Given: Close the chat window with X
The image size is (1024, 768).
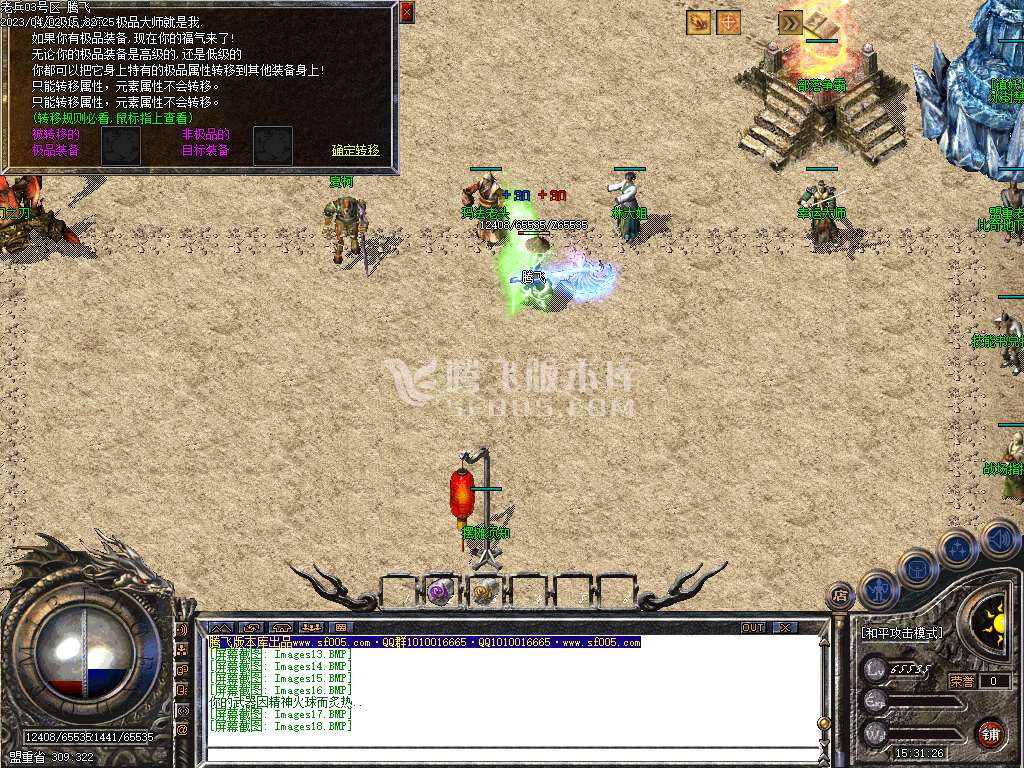Looking at the screenshot, I should pos(785,627).
